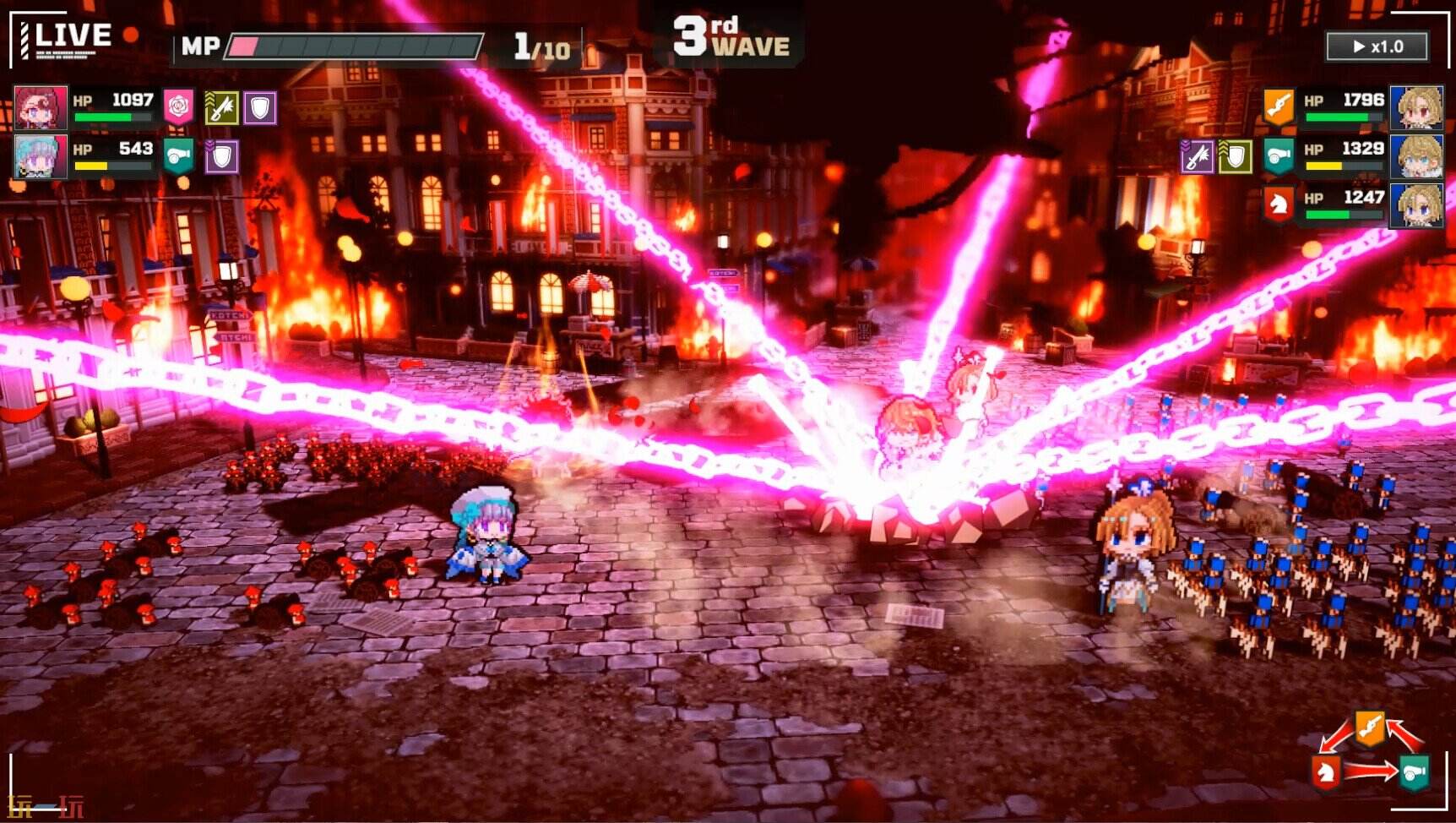Image resolution: width=1456 pixels, height=823 pixels.
Task: Click the rifle icon in the advantage triangle
Action: [x=1370, y=727]
